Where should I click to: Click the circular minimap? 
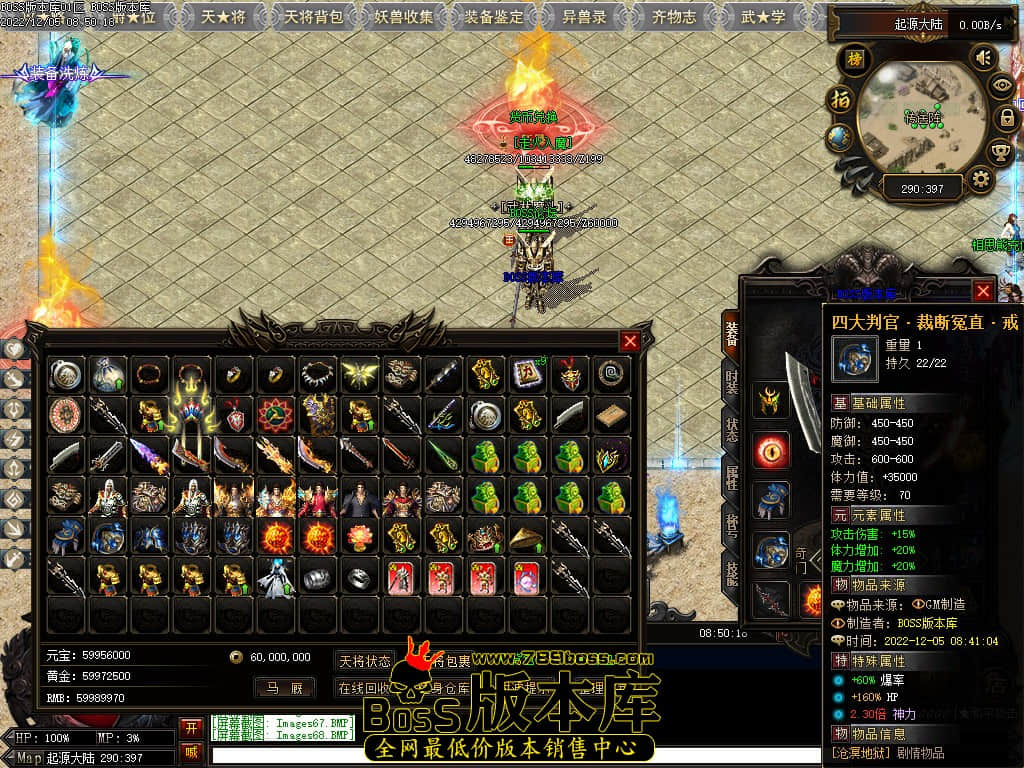(920, 118)
